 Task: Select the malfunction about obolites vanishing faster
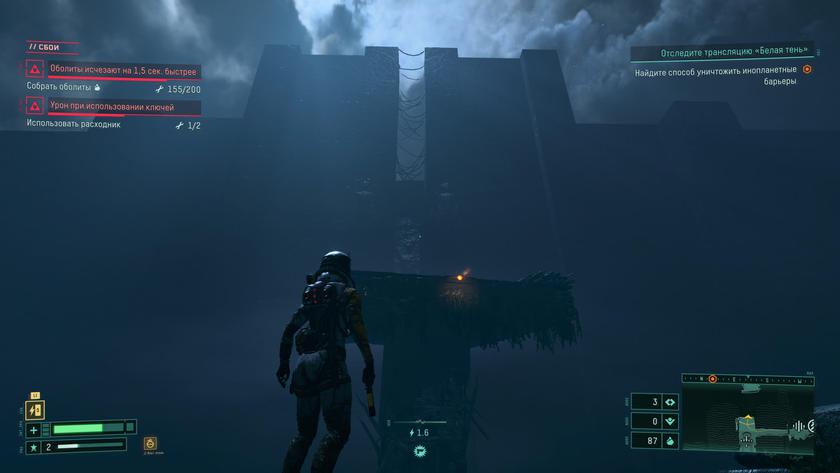click(x=123, y=70)
